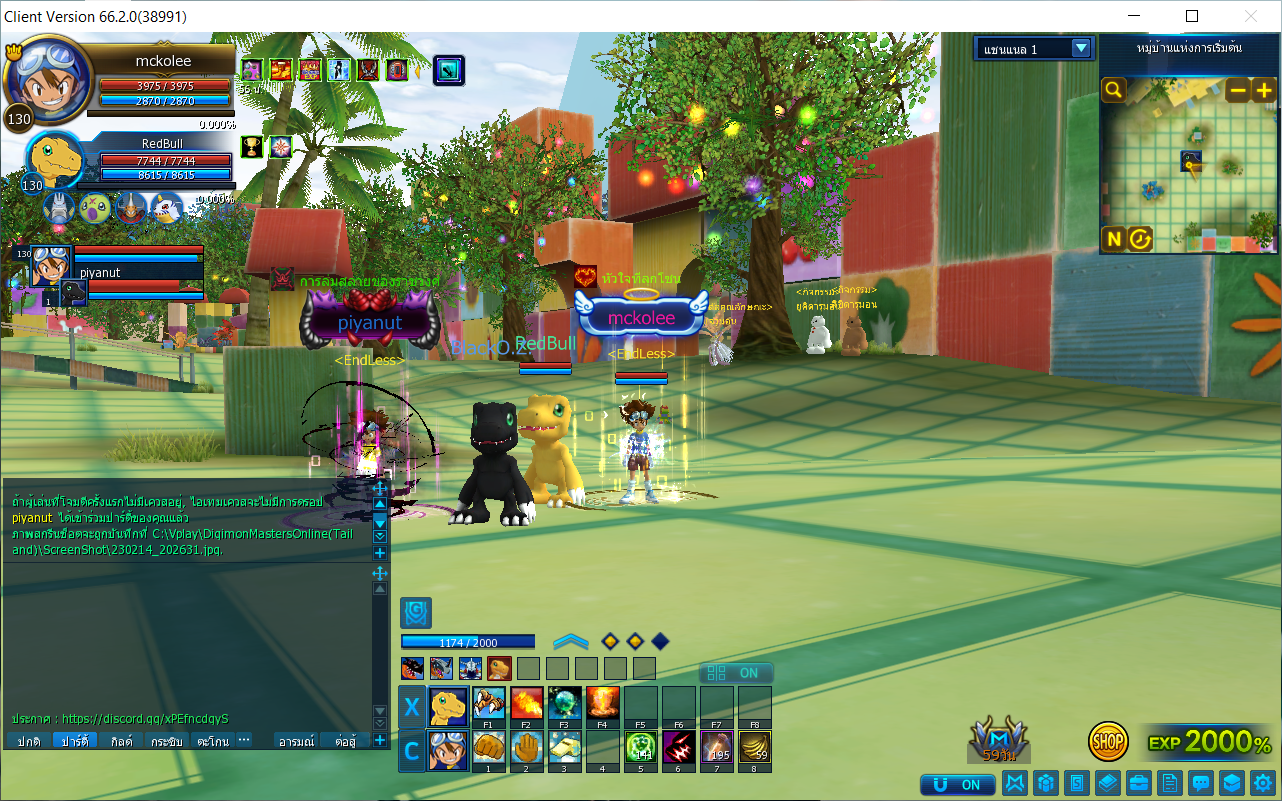This screenshot has height=801, width=1282.
Task: Click the minimap magnifier search button
Action: (x=1114, y=91)
